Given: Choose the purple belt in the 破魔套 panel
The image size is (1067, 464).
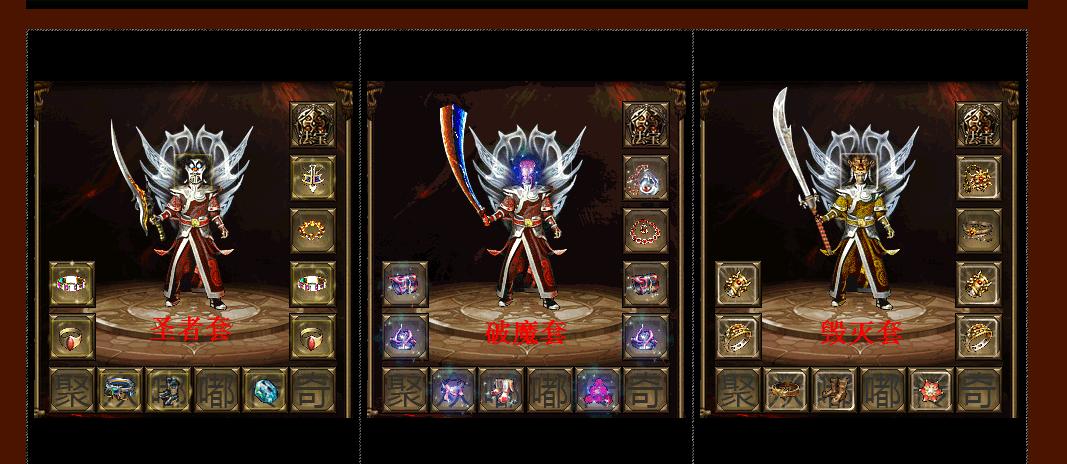Looking at the screenshot, I should click(x=453, y=390).
